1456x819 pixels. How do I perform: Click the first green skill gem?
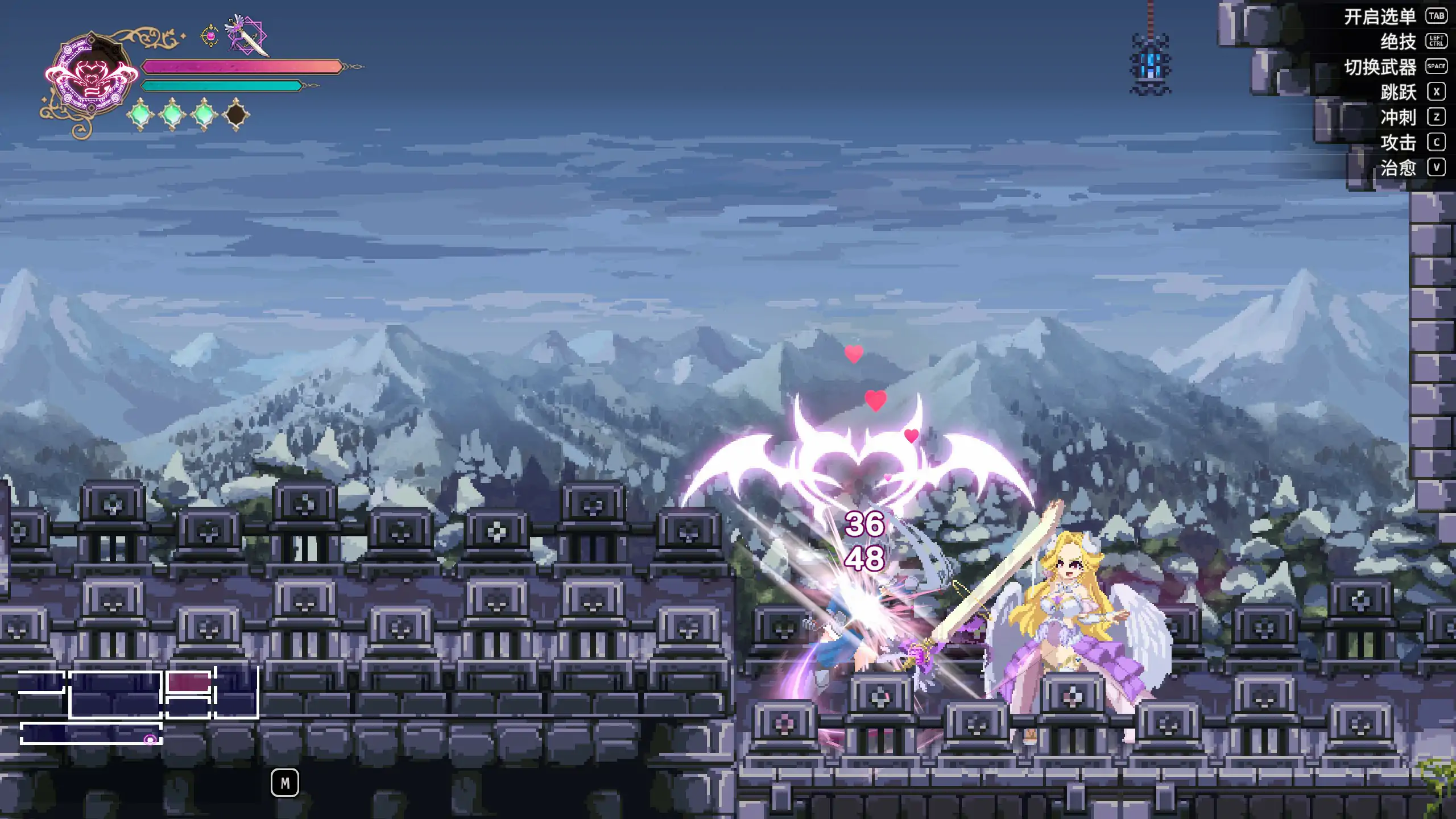[141, 114]
